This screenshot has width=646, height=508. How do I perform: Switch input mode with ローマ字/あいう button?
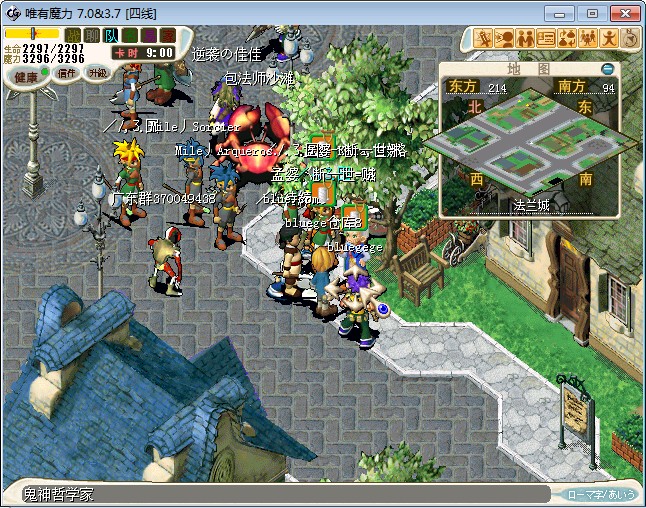tap(601, 494)
